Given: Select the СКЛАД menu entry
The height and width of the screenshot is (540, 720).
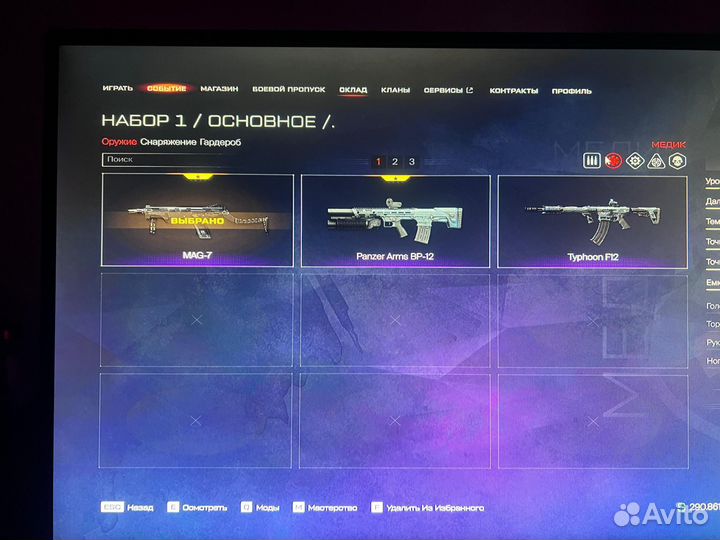Looking at the screenshot, I should (353, 90).
